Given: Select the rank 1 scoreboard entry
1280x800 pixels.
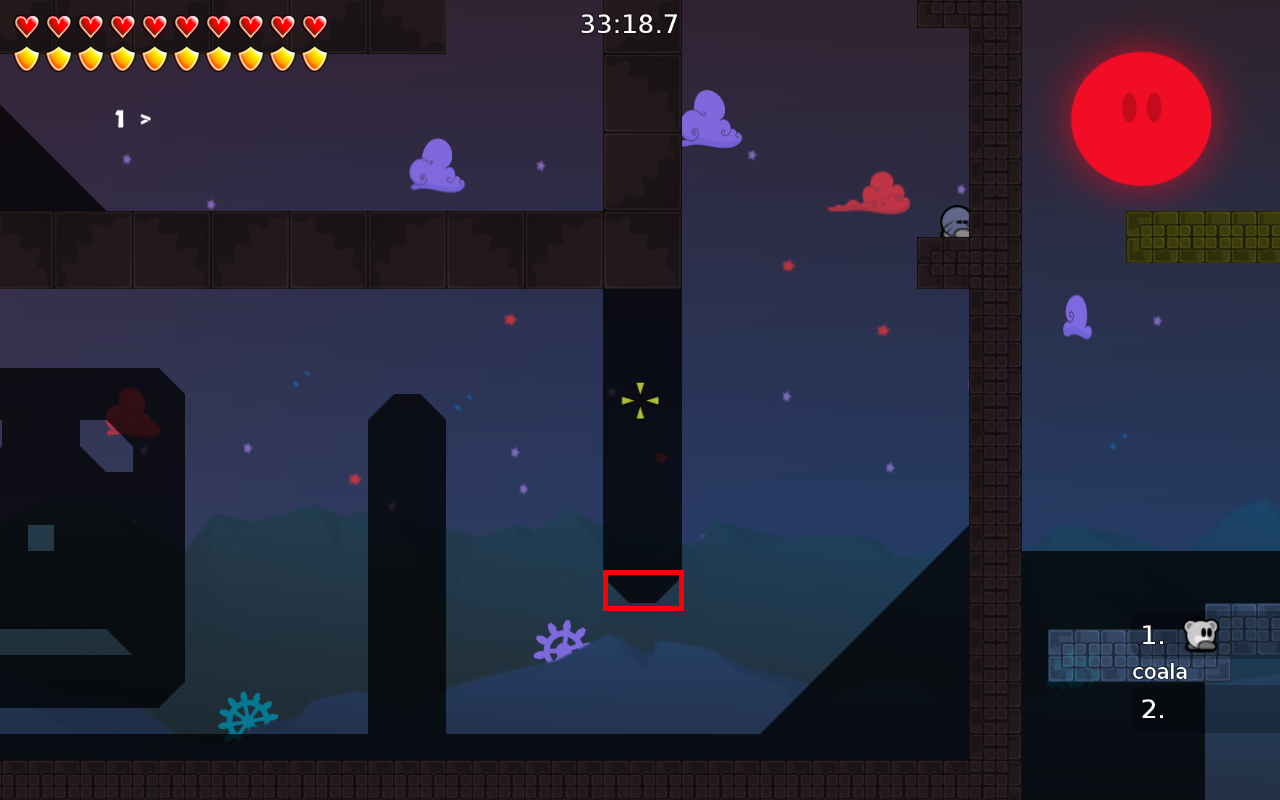Looking at the screenshot, I should [1150, 634].
